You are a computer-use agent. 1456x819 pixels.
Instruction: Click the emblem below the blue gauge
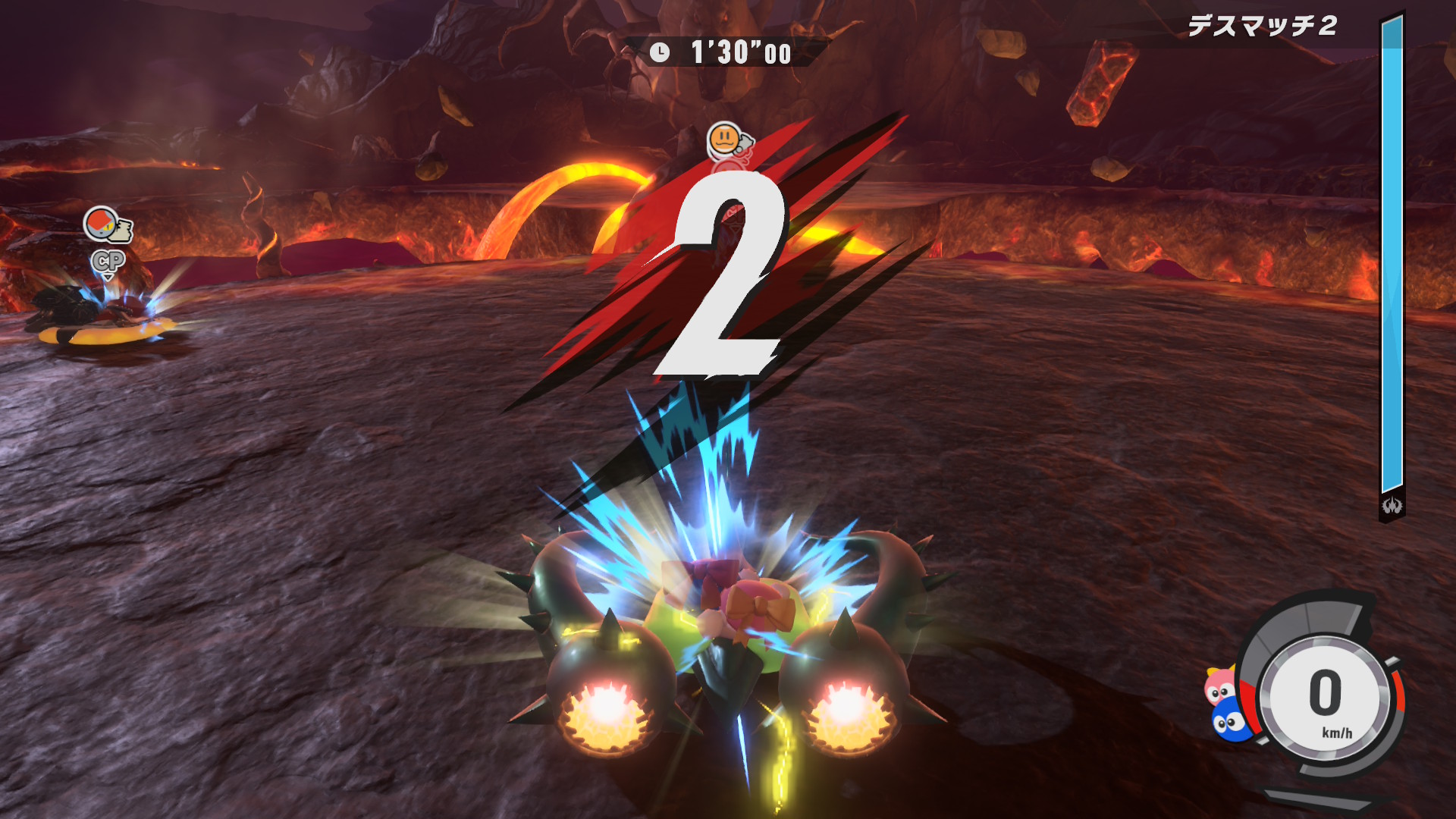pyautogui.click(x=1392, y=506)
